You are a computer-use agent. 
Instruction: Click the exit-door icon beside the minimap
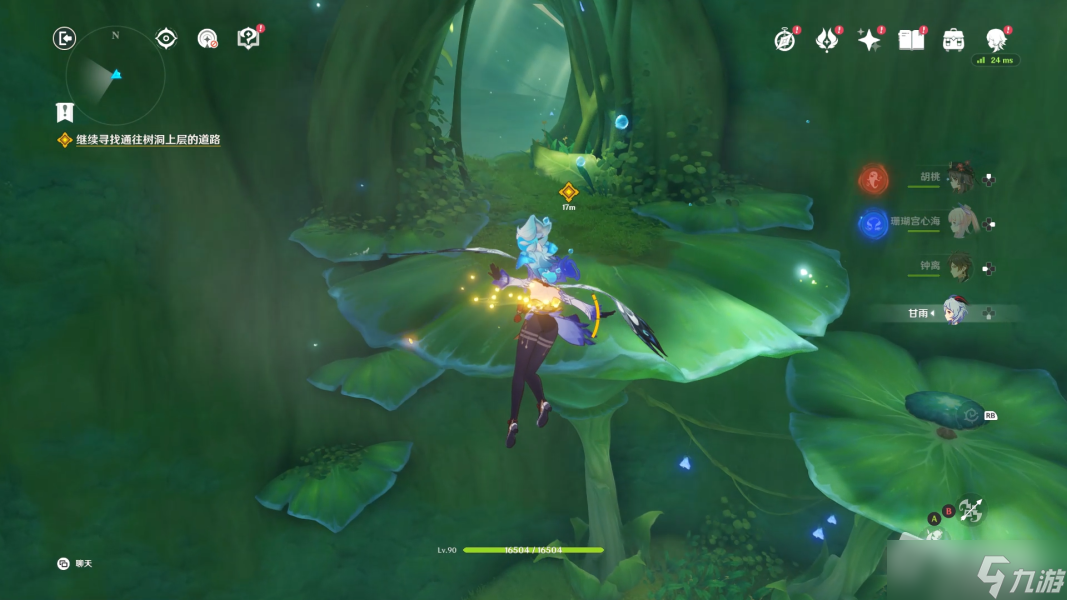(64, 39)
